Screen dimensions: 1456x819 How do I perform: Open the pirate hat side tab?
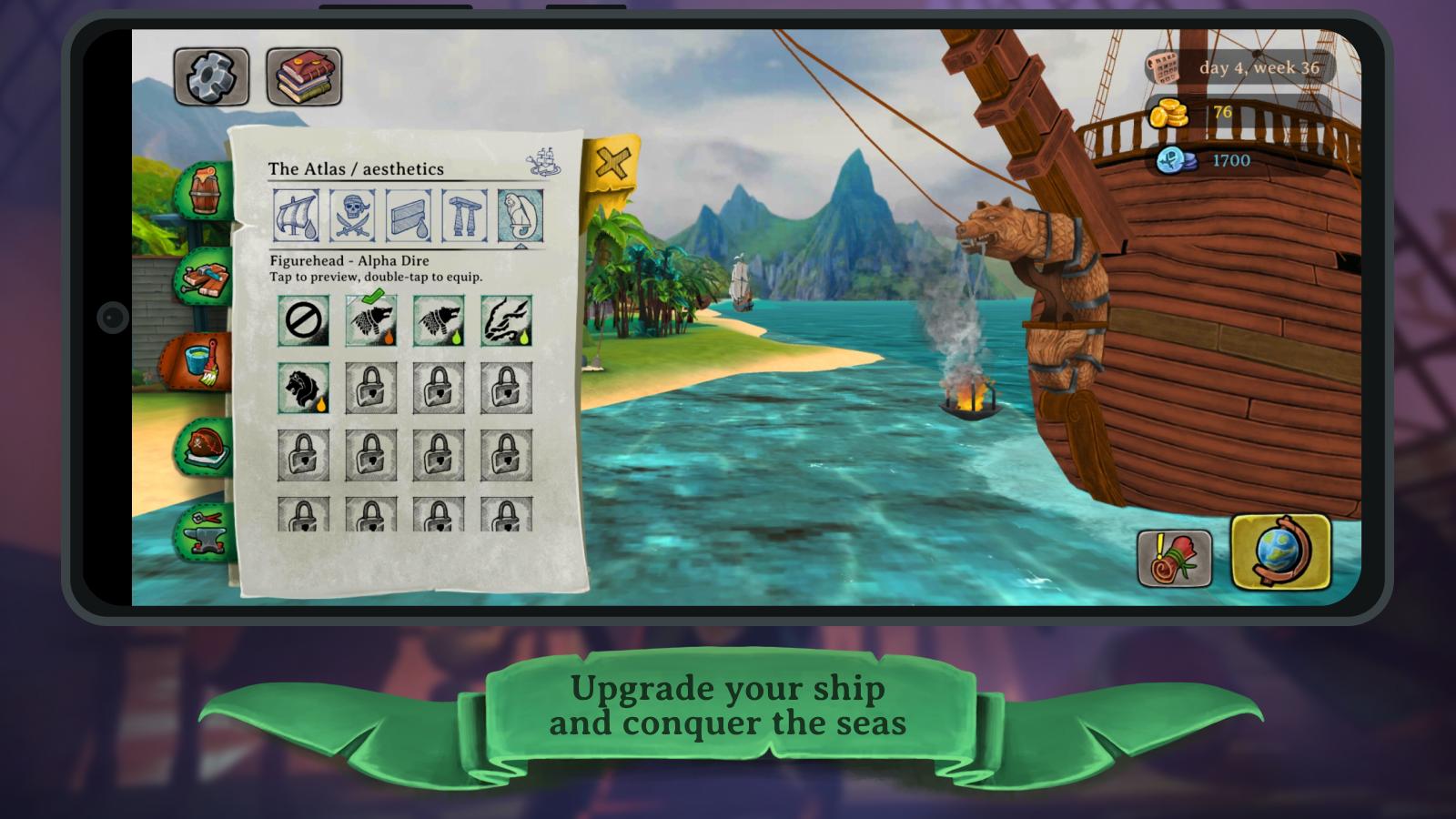click(x=204, y=446)
